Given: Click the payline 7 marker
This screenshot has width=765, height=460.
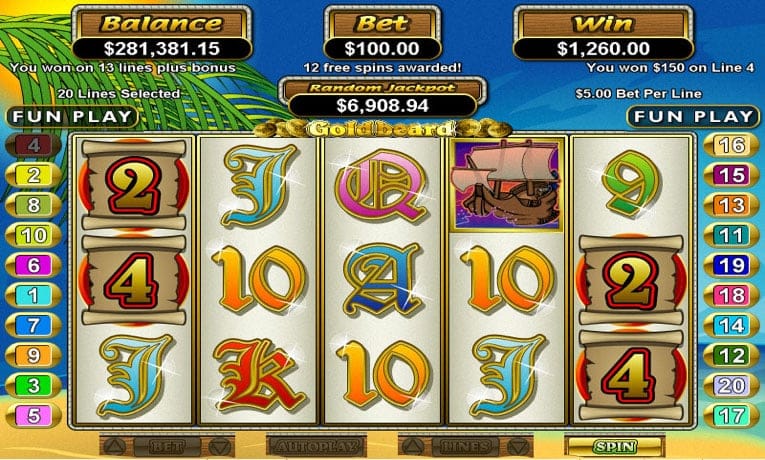Looking at the screenshot, I should coord(33,325).
